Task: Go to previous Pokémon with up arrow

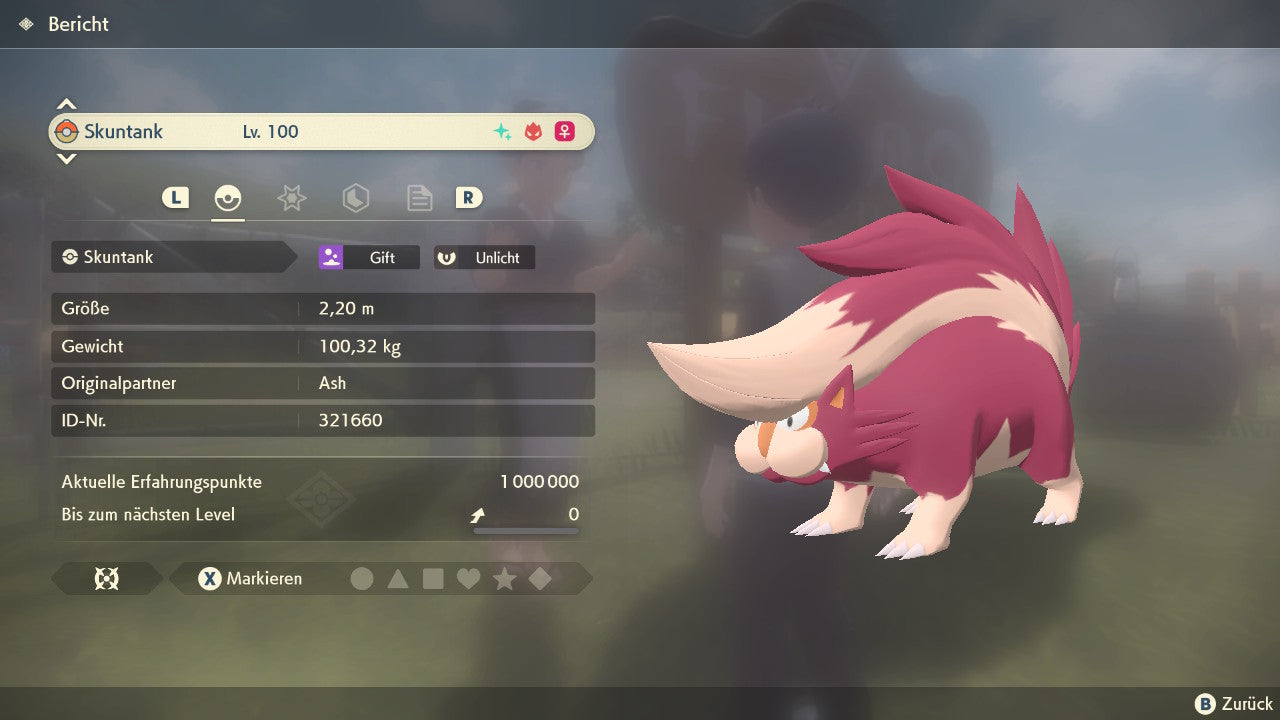Action: (66, 104)
